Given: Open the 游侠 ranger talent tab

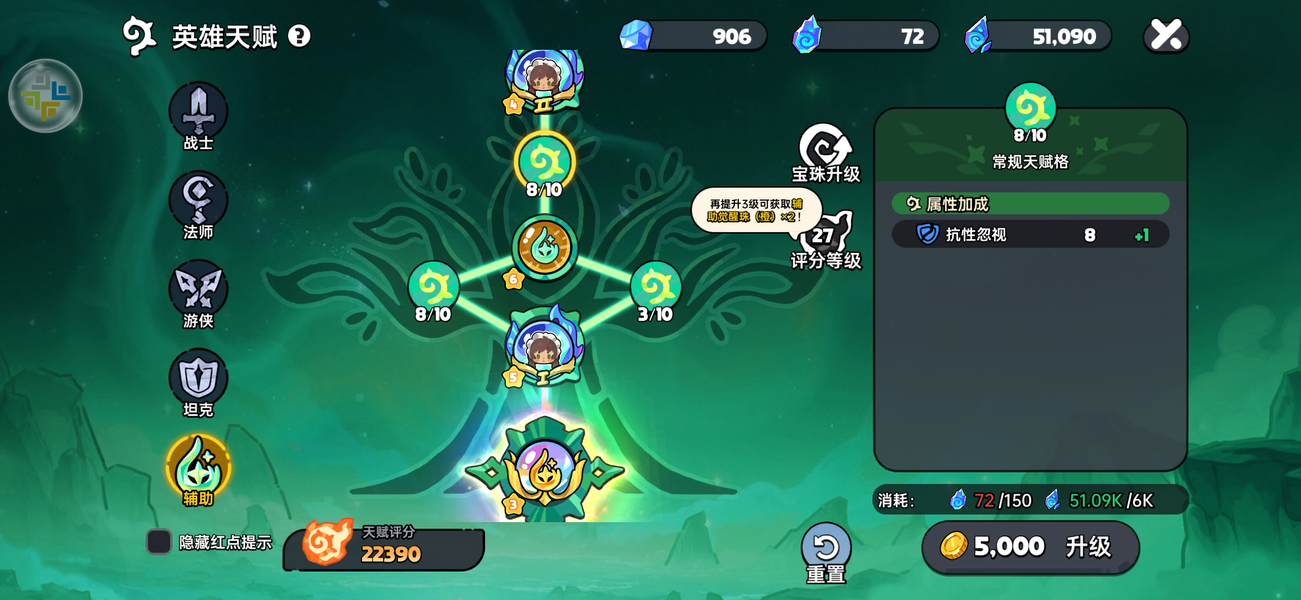Looking at the screenshot, I should pyautogui.click(x=198, y=289).
